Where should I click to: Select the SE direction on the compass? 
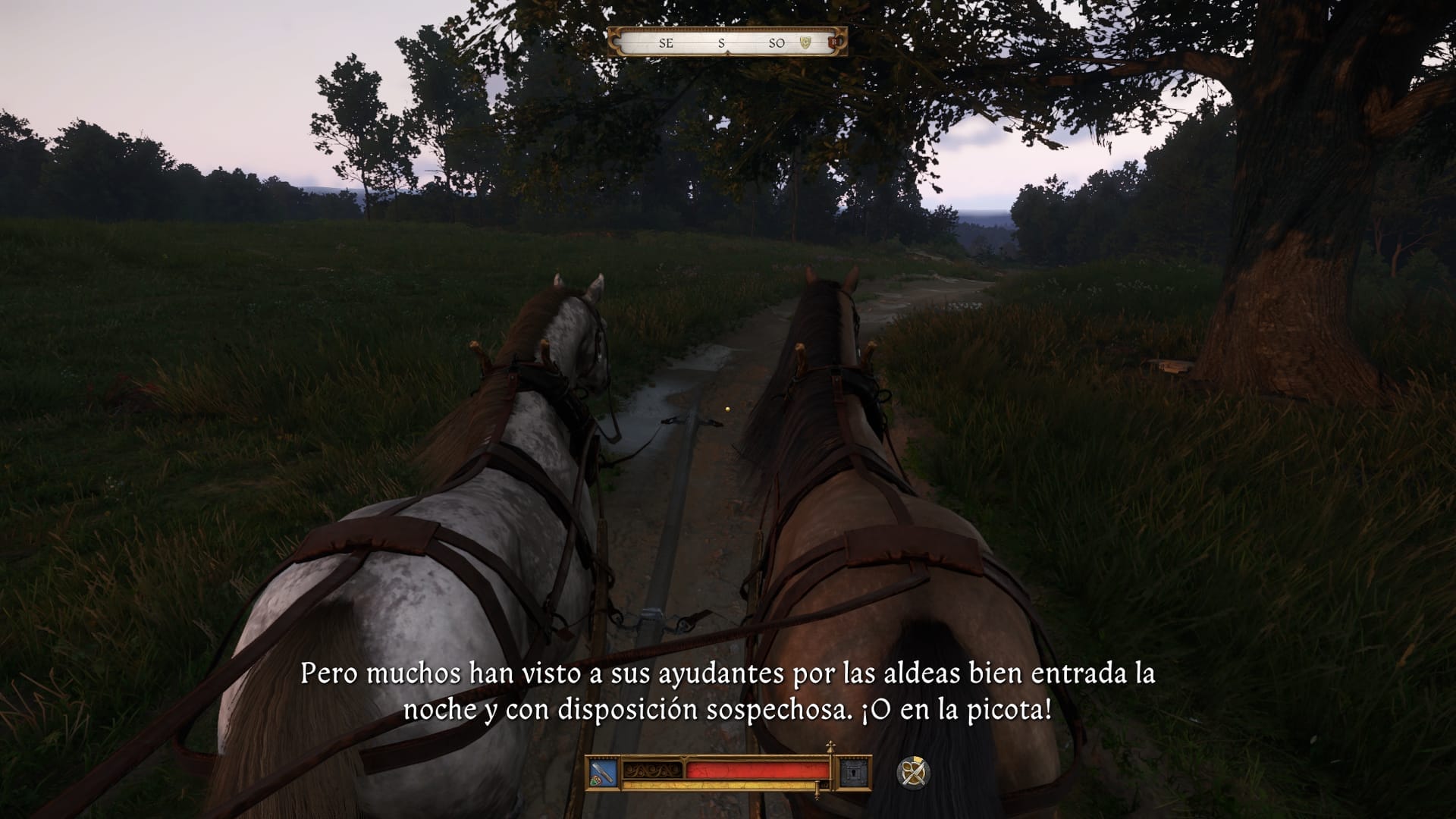[666, 43]
